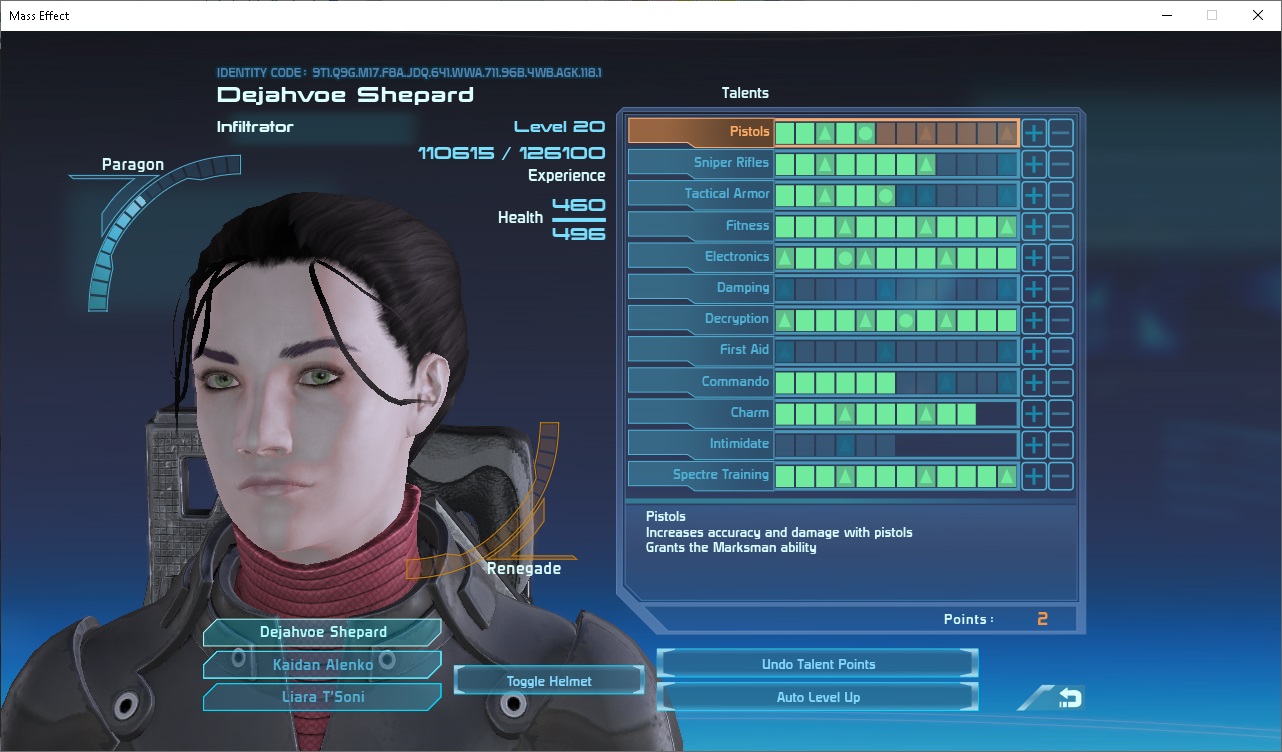Click the plus icon next to Pistols
Viewport: 1282px width, 752px height.
point(1033,131)
